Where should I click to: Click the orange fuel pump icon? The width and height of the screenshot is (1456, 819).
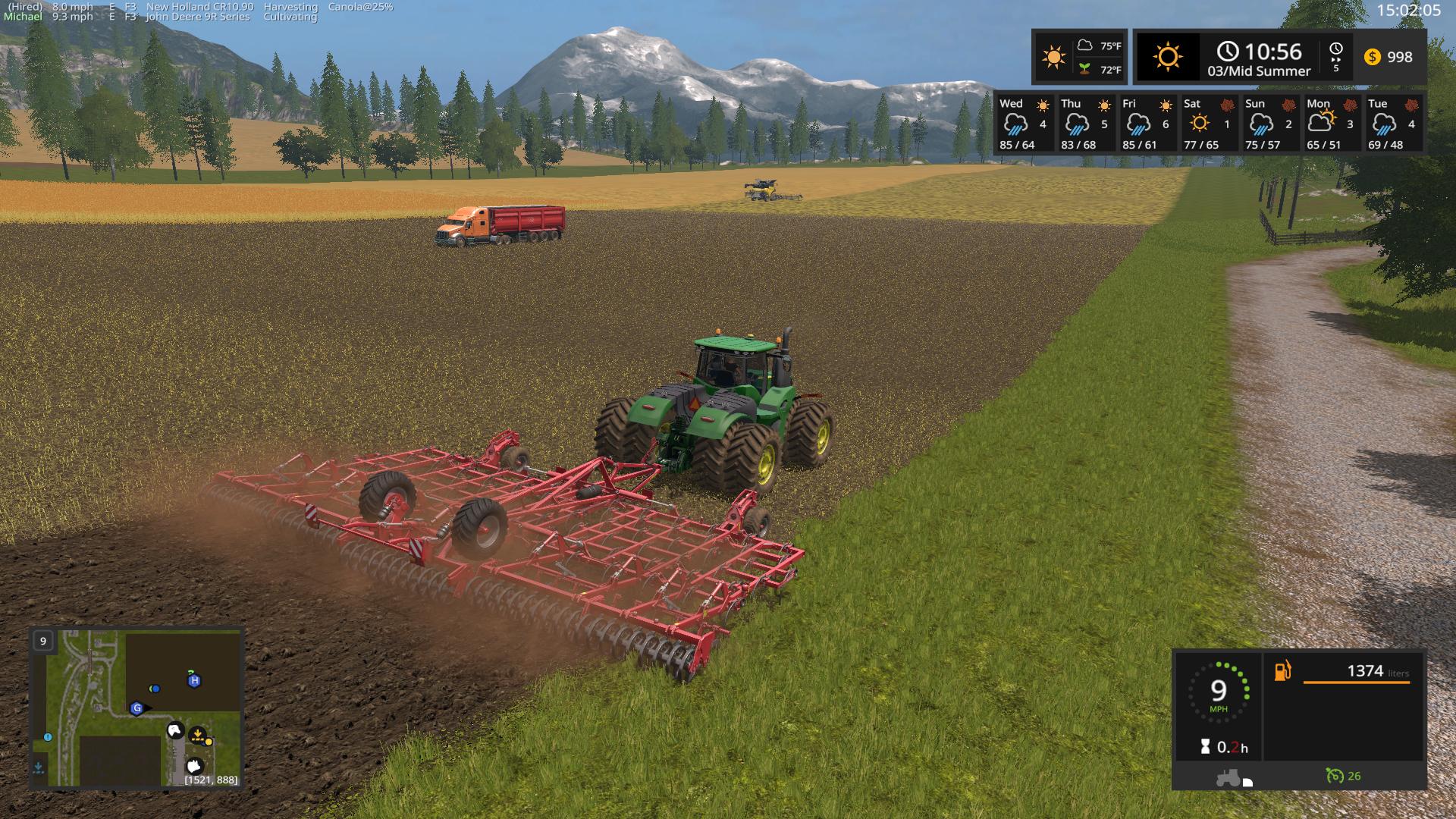(x=1282, y=671)
